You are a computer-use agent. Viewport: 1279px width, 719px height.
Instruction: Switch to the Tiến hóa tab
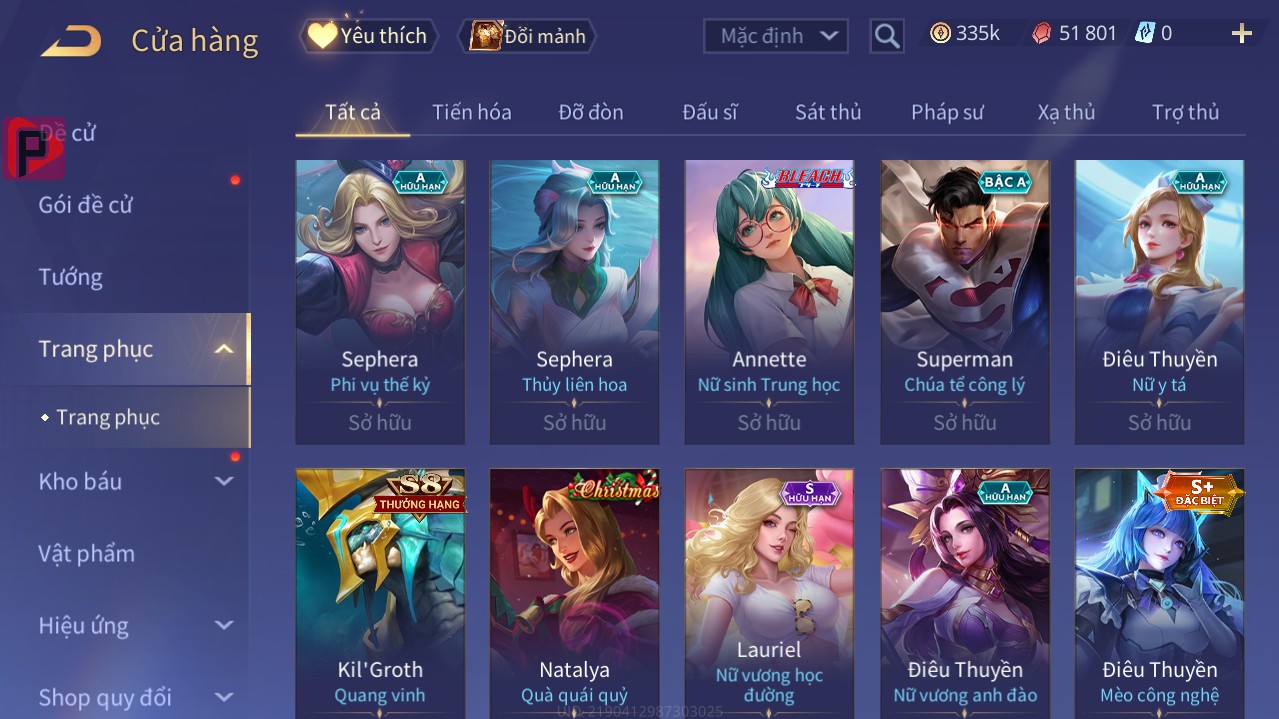471,112
